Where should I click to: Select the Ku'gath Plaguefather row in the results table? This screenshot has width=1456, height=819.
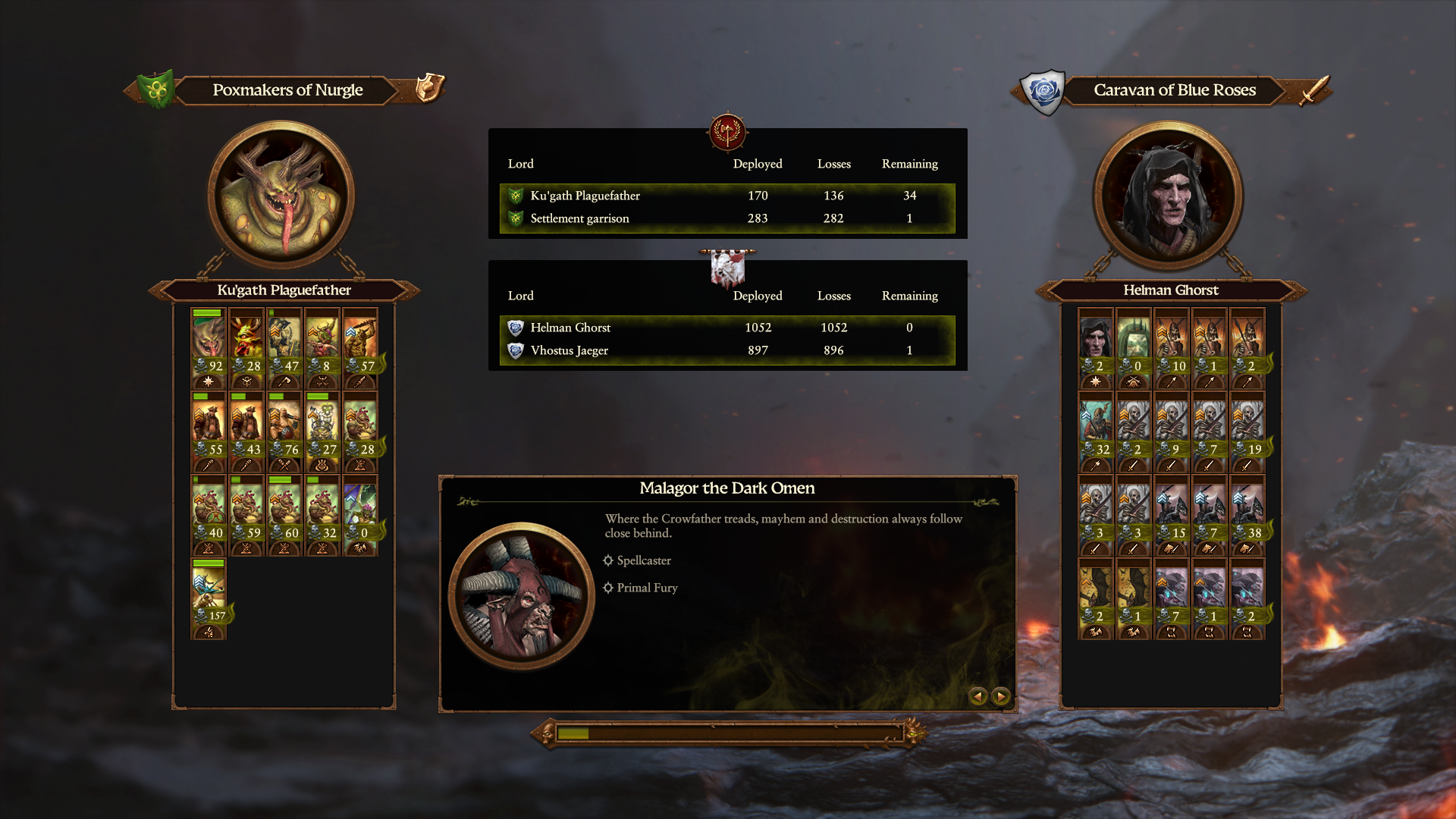(x=726, y=196)
